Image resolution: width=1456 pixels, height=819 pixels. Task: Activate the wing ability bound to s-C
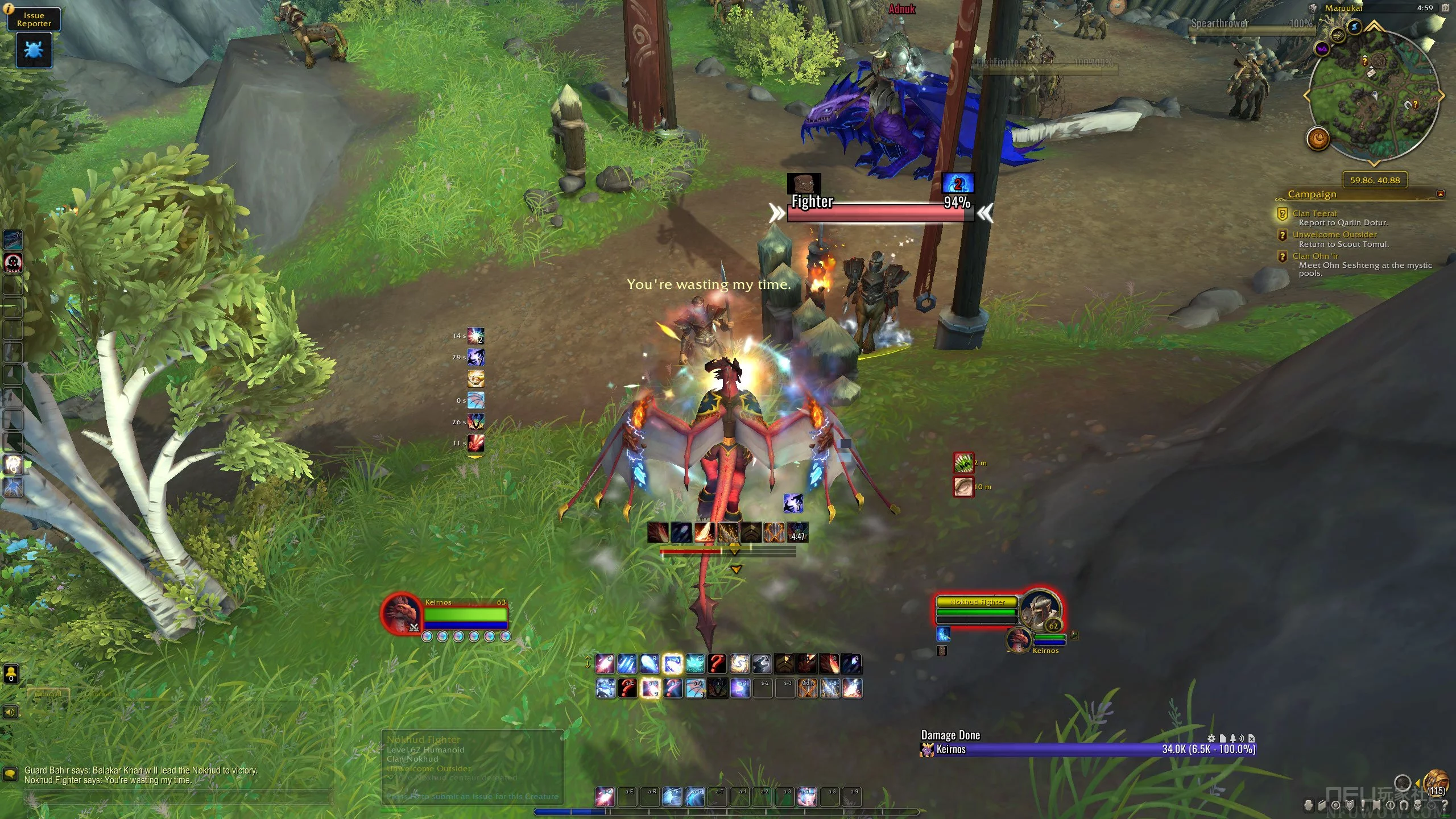(694, 688)
